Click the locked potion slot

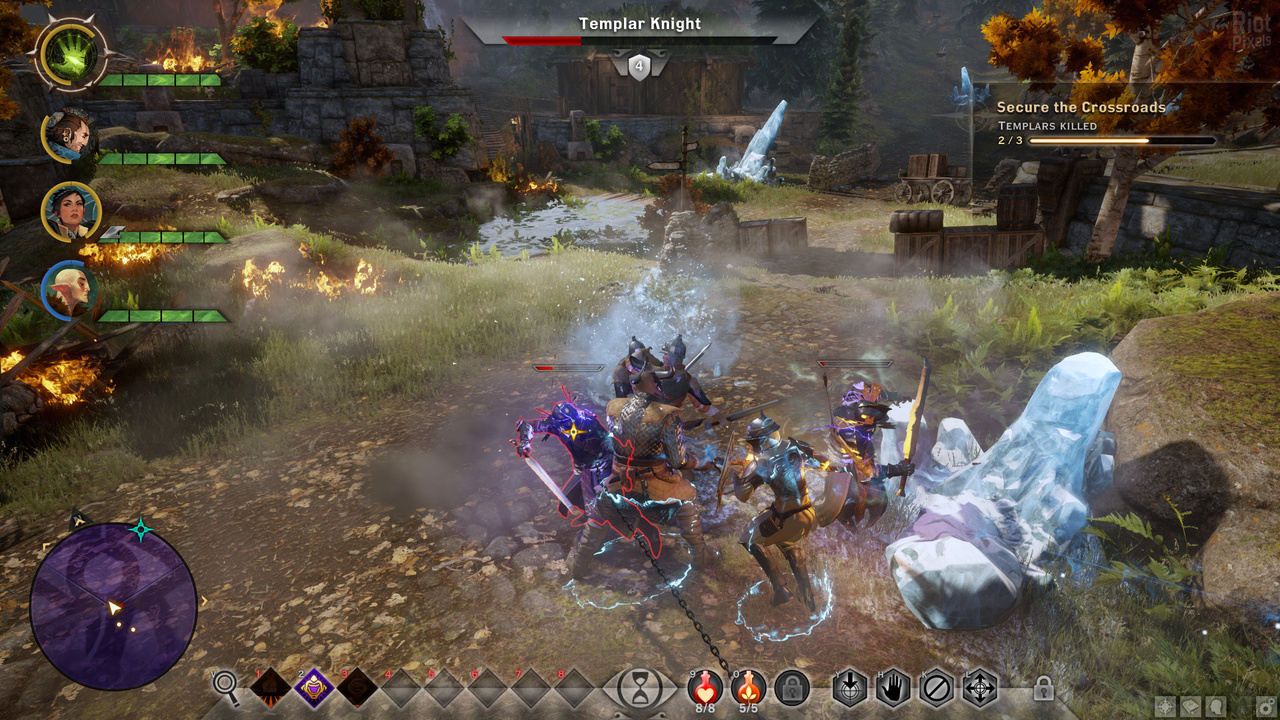coord(792,688)
